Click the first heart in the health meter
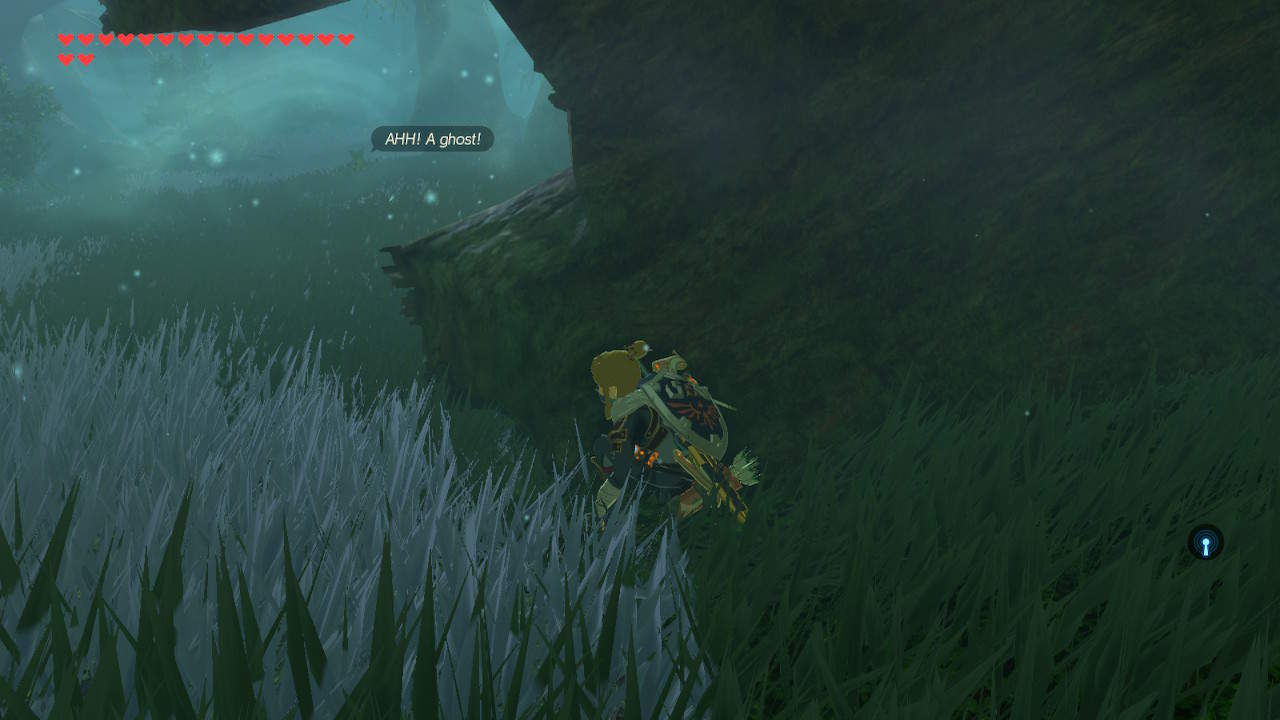This screenshot has height=720, width=1280. 66,40
